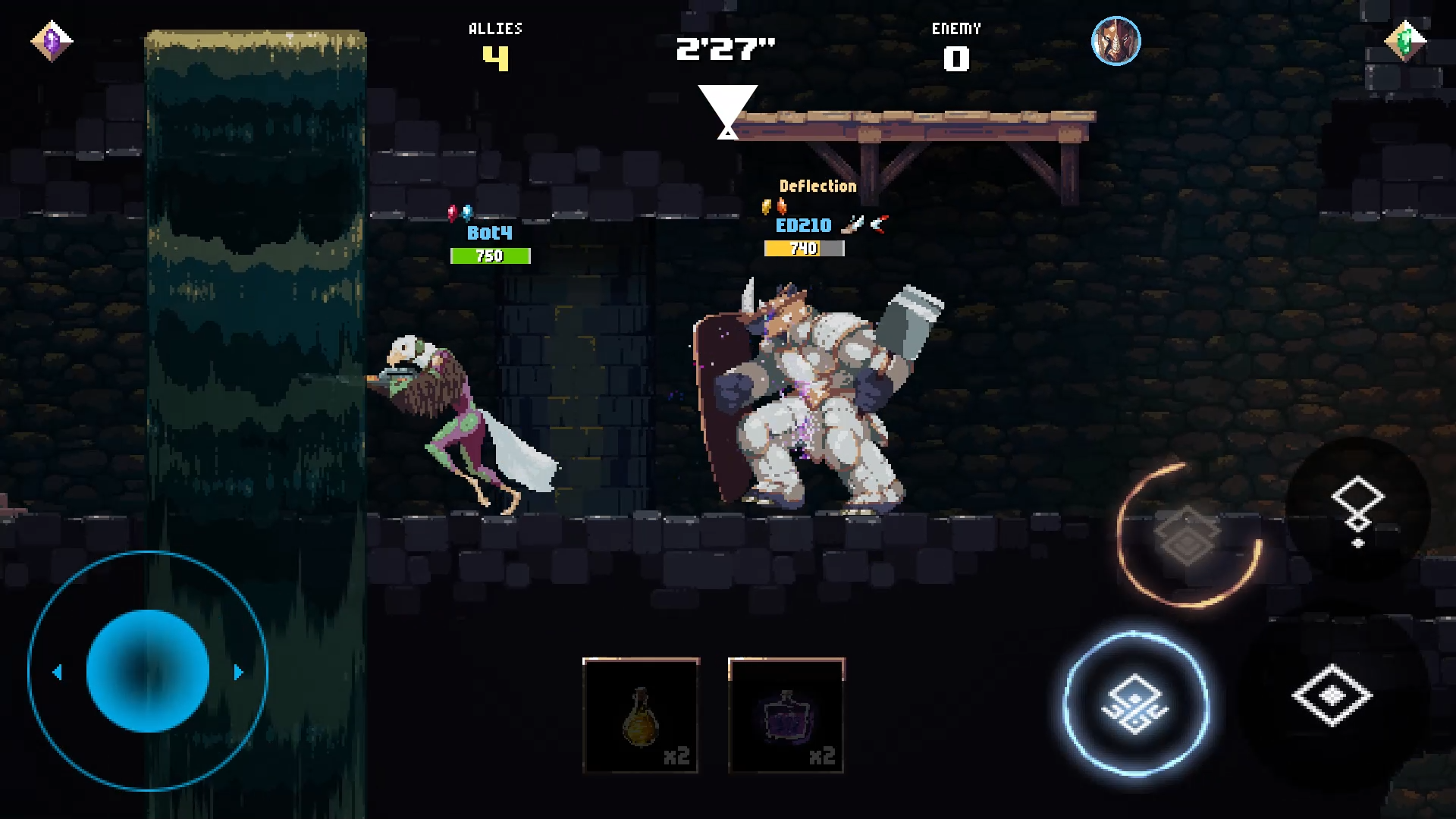Screen dimensions: 1456x819
Task: Use the yellow potion from its x2 item slot
Action: click(639, 714)
